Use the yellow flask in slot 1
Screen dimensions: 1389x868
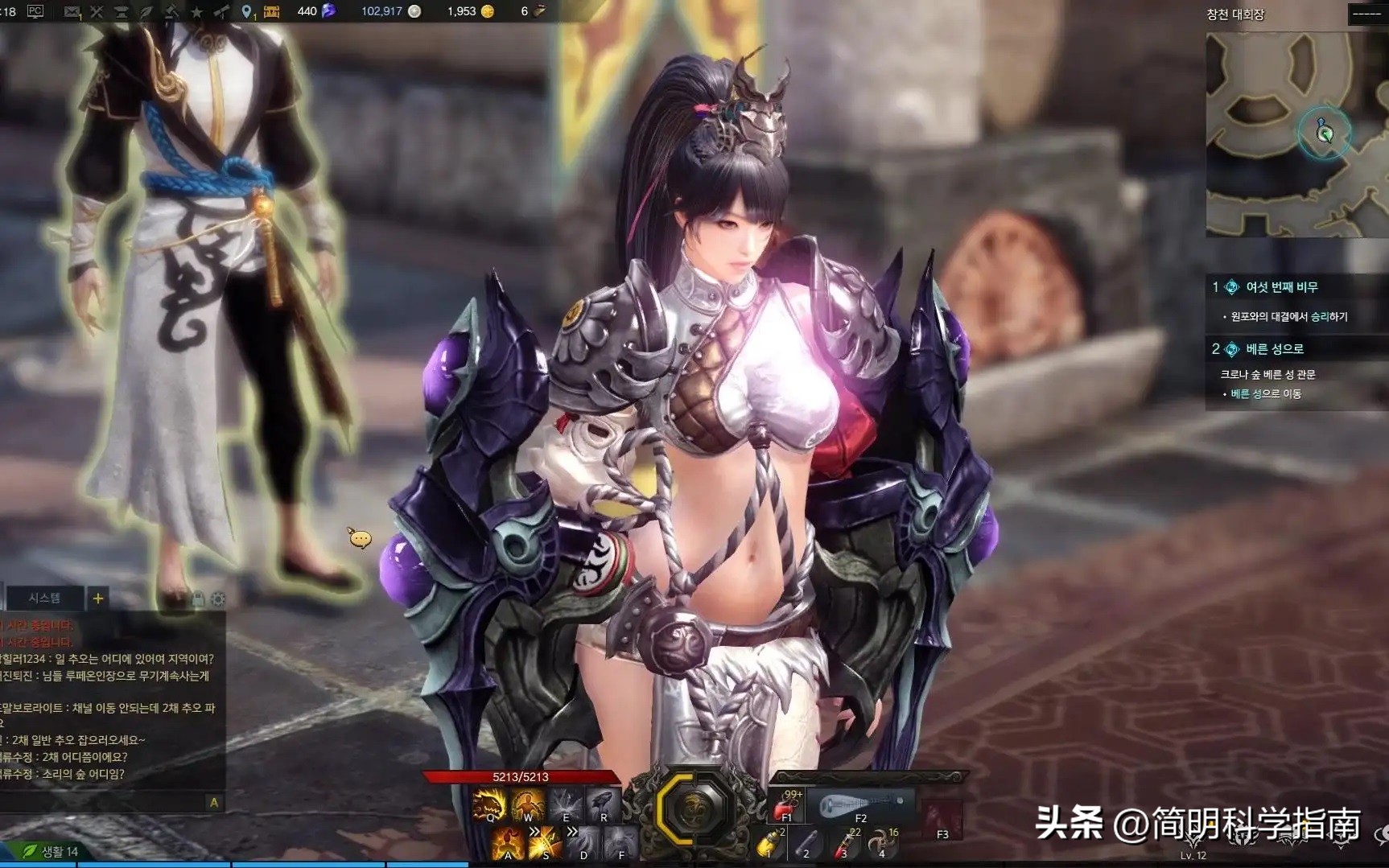coord(770,843)
